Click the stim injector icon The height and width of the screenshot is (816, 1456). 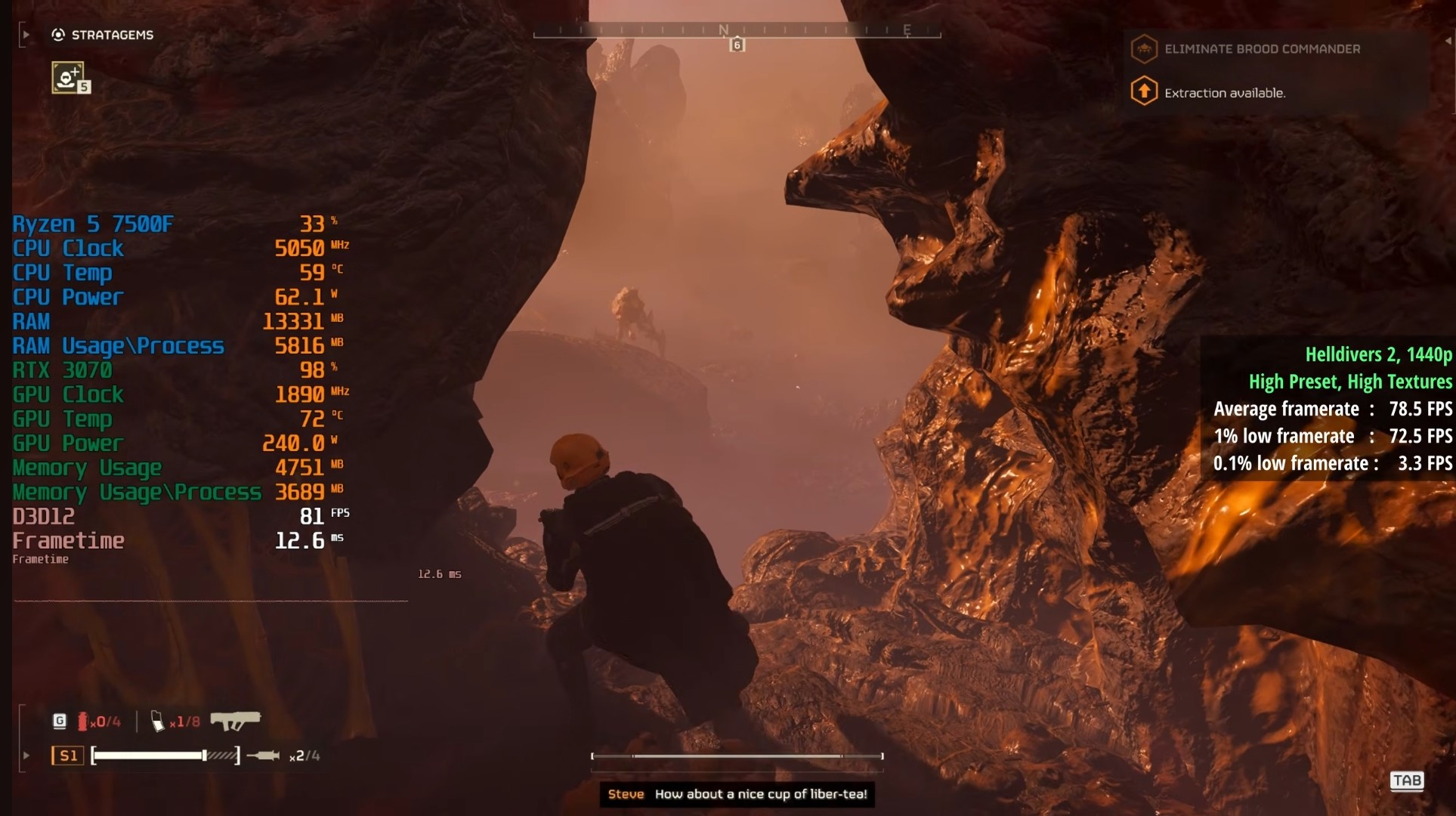point(264,756)
